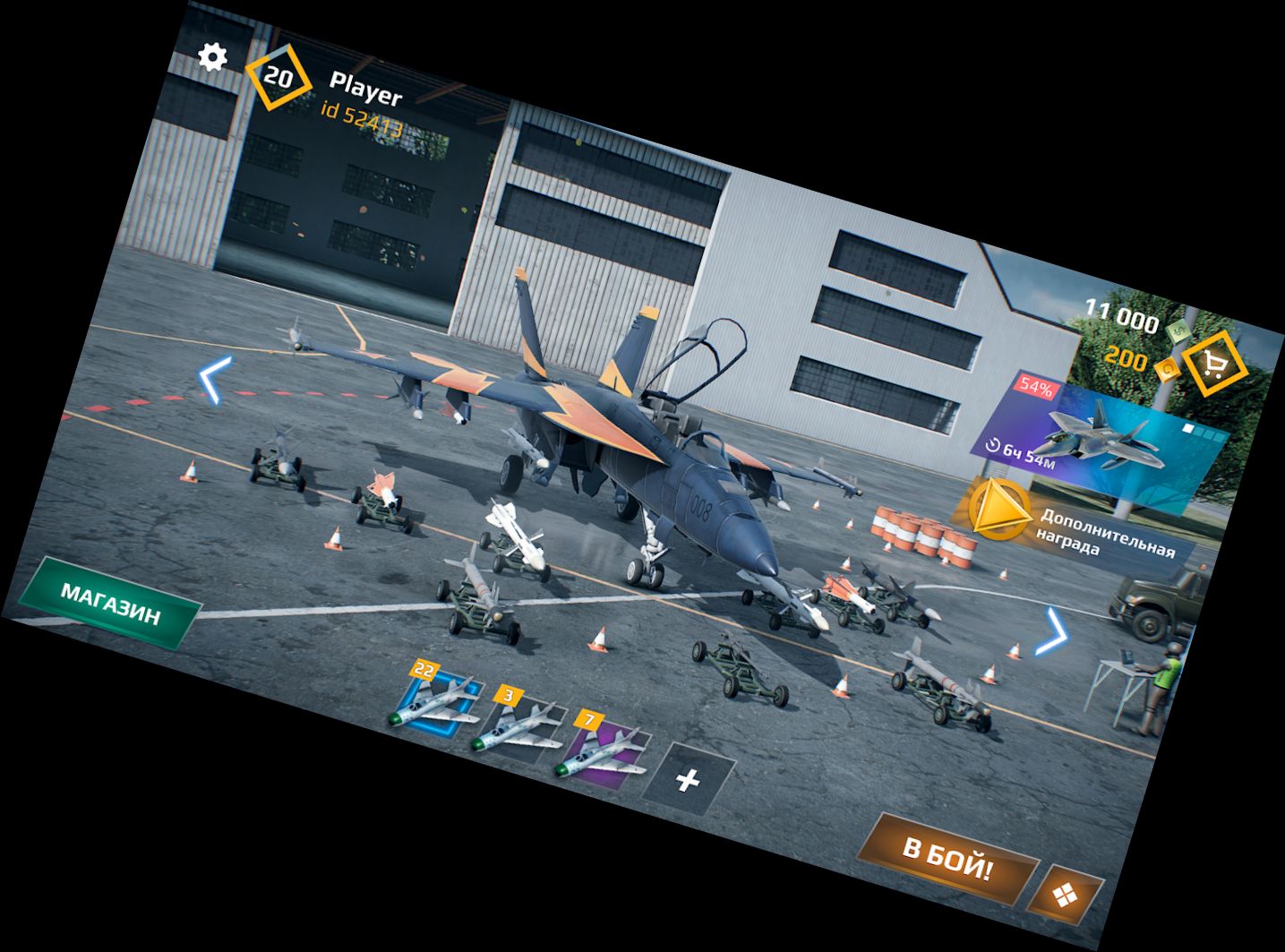Tap the level 20 player badge
The image size is (1285, 952).
(278, 77)
